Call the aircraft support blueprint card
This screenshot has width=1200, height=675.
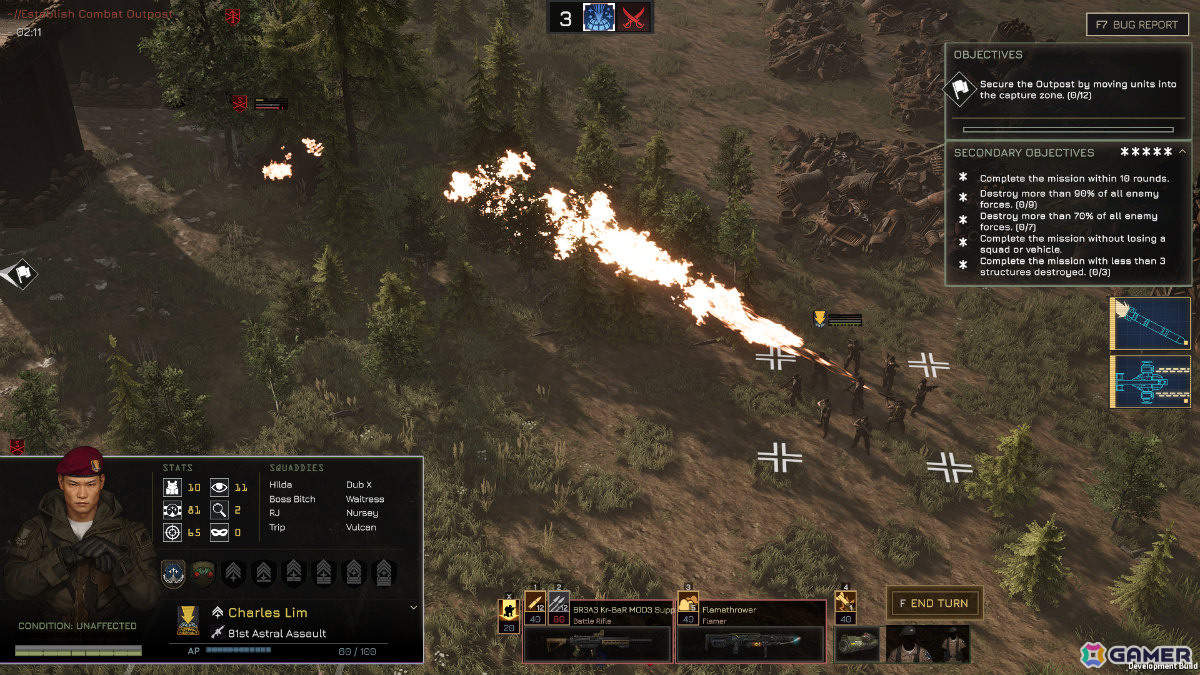point(1151,381)
